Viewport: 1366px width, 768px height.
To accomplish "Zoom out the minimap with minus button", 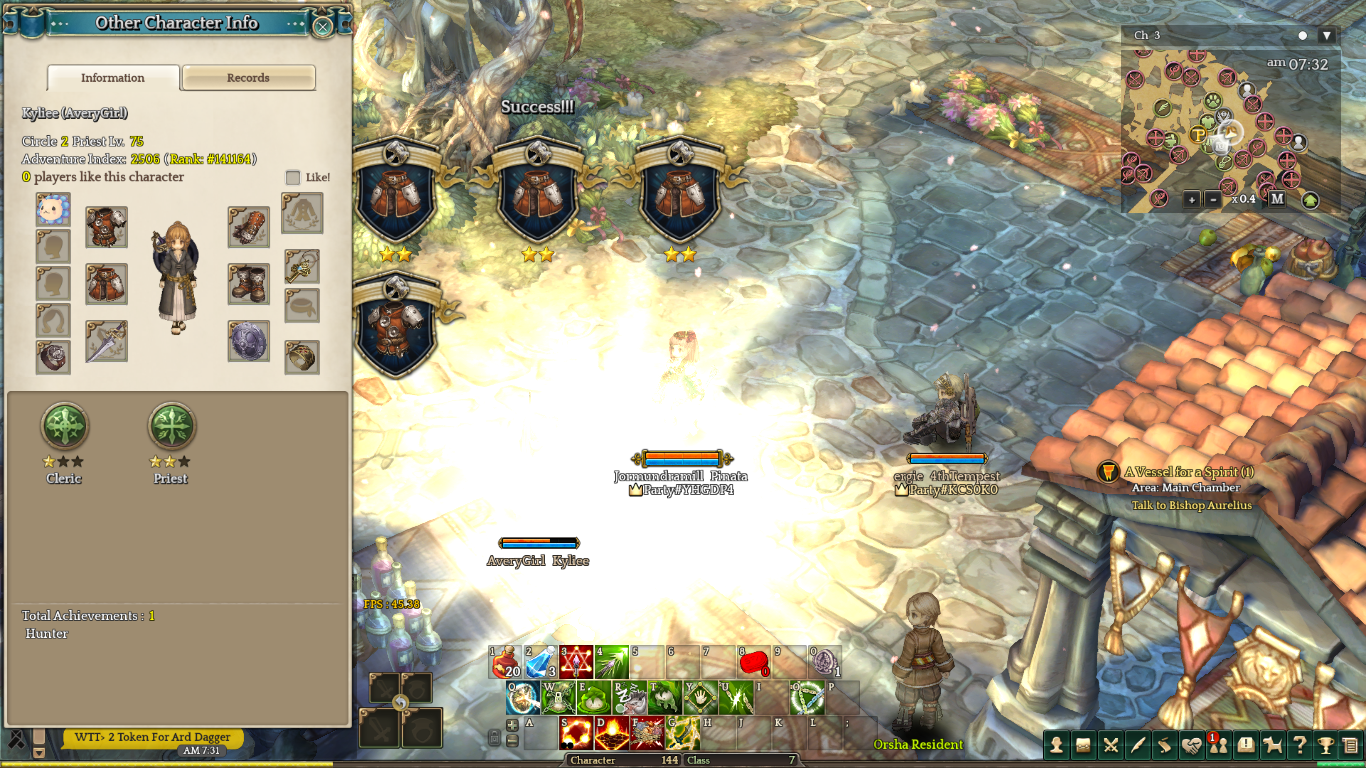I will [1213, 199].
